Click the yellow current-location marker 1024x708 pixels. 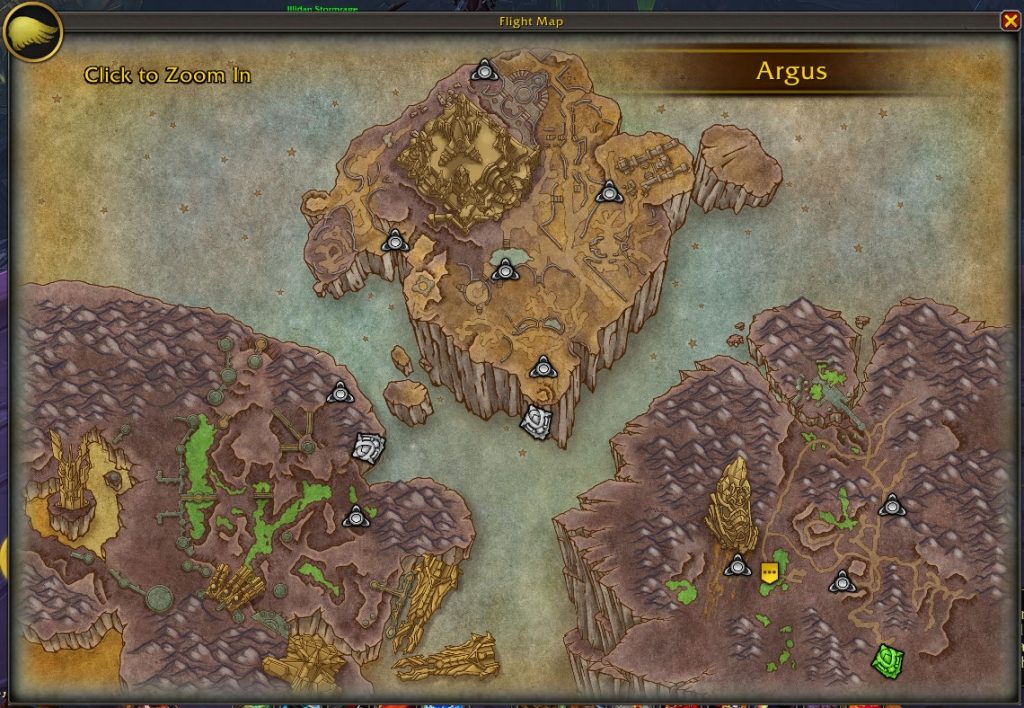click(x=769, y=572)
